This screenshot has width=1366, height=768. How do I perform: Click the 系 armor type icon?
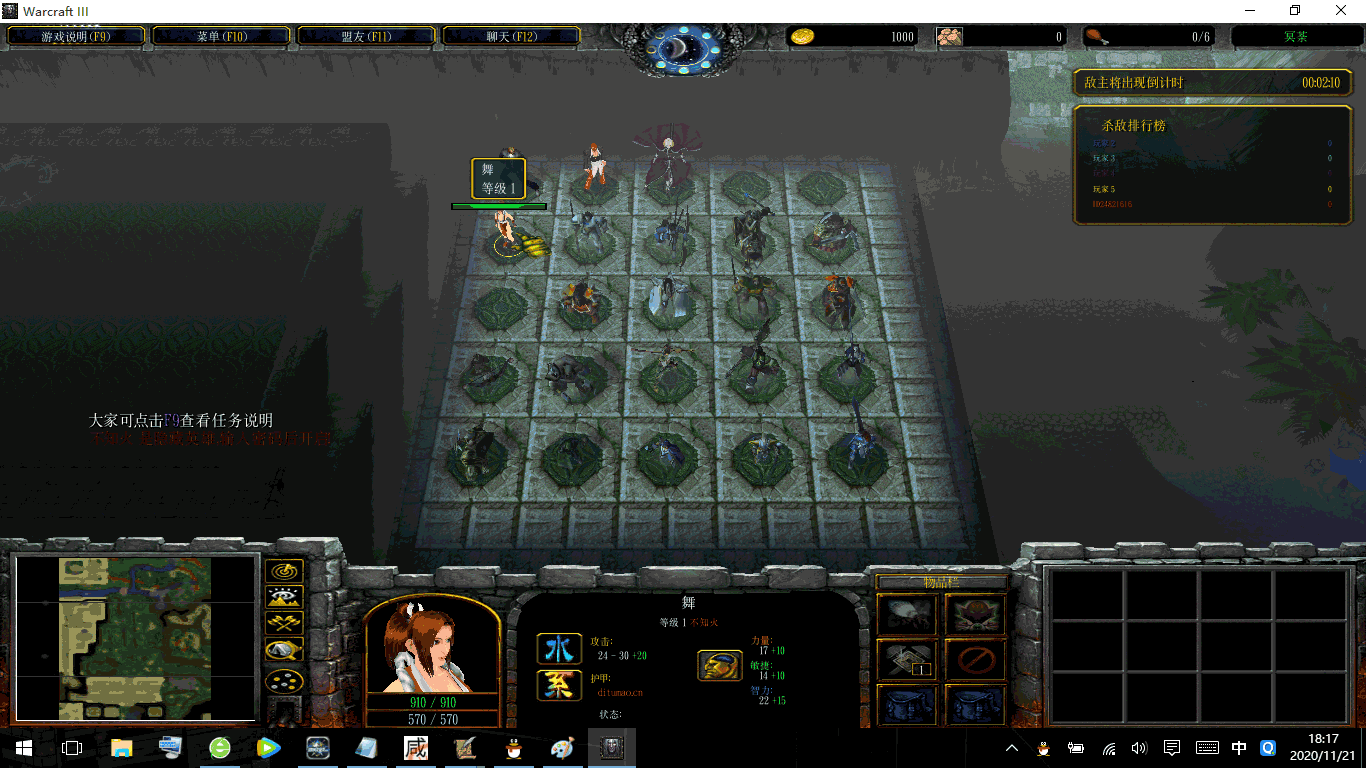tap(559, 685)
